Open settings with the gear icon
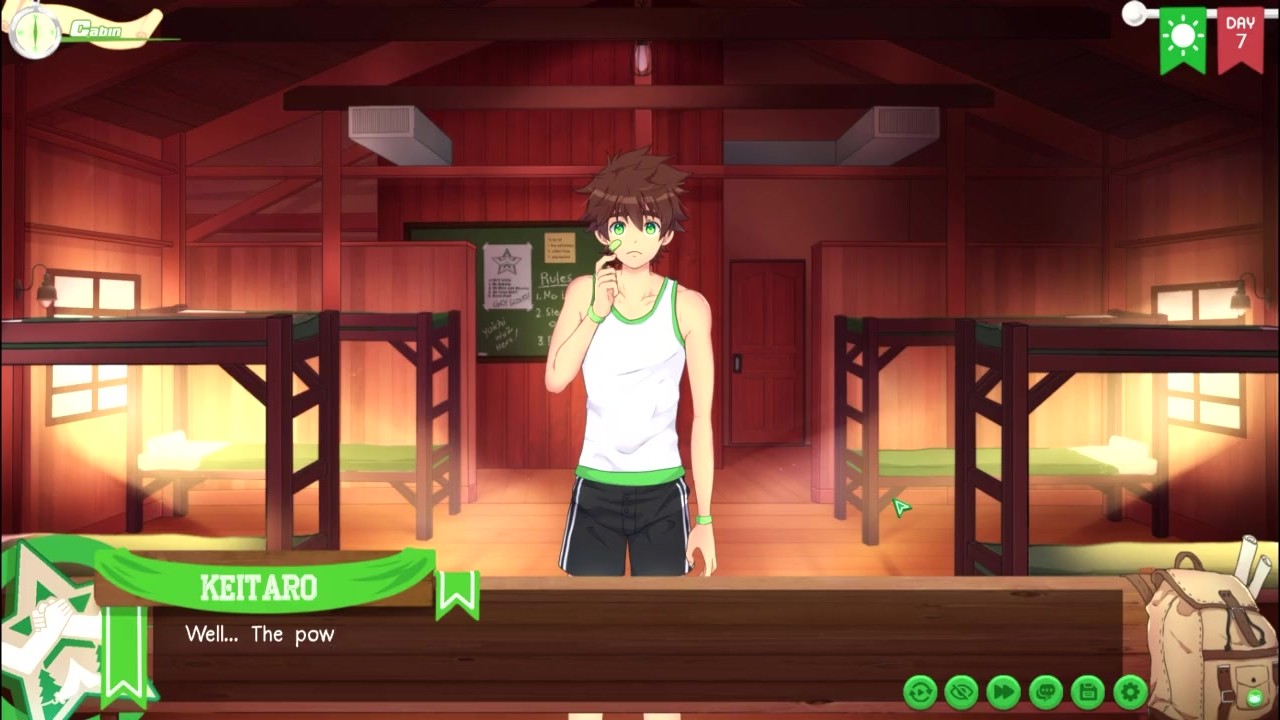Image resolution: width=1280 pixels, height=720 pixels. (1130, 691)
